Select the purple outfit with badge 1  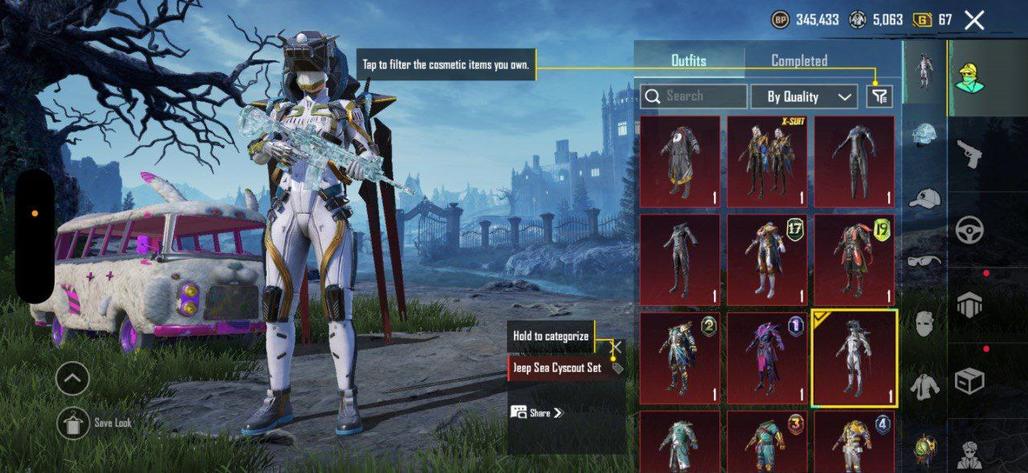click(x=766, y=357)
